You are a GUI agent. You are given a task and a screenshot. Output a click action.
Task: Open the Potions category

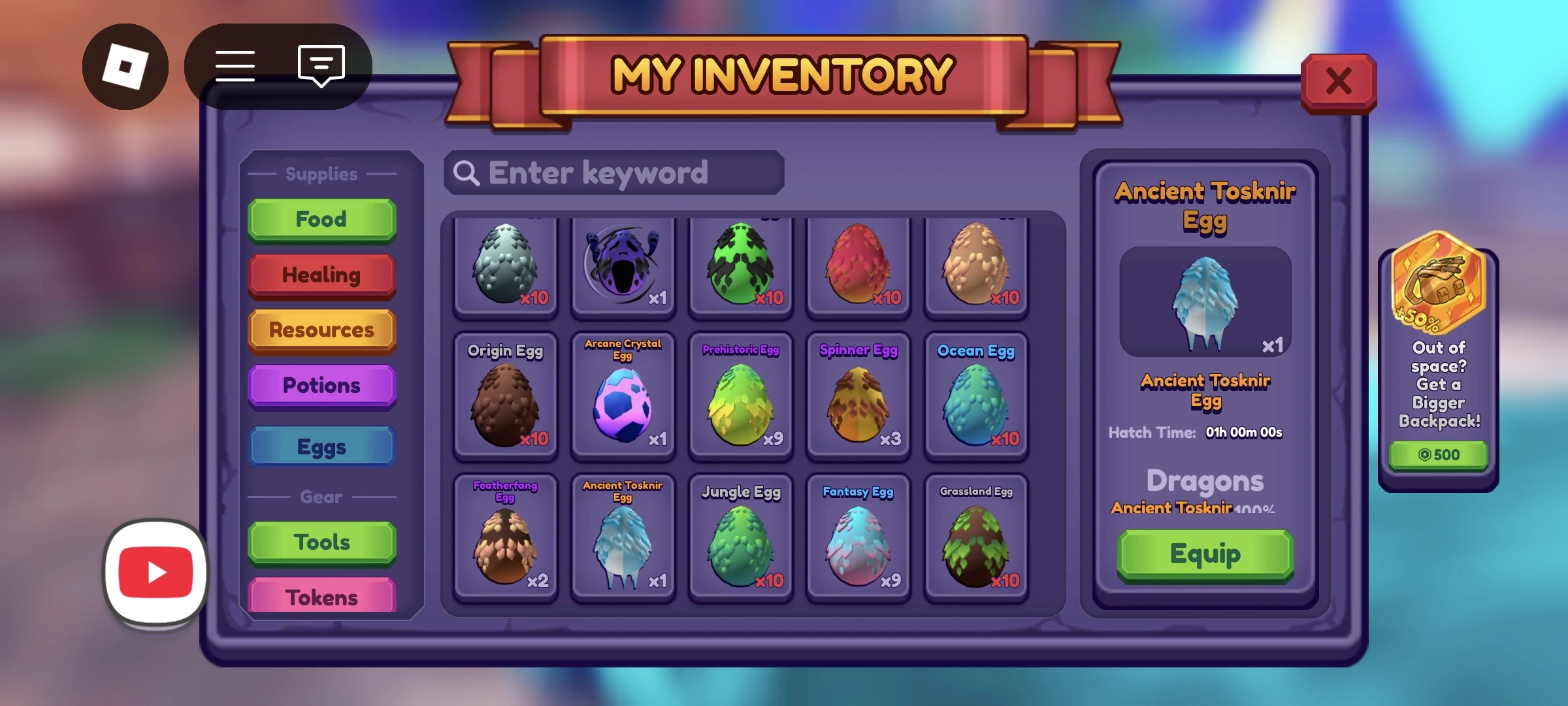point(321,386)
